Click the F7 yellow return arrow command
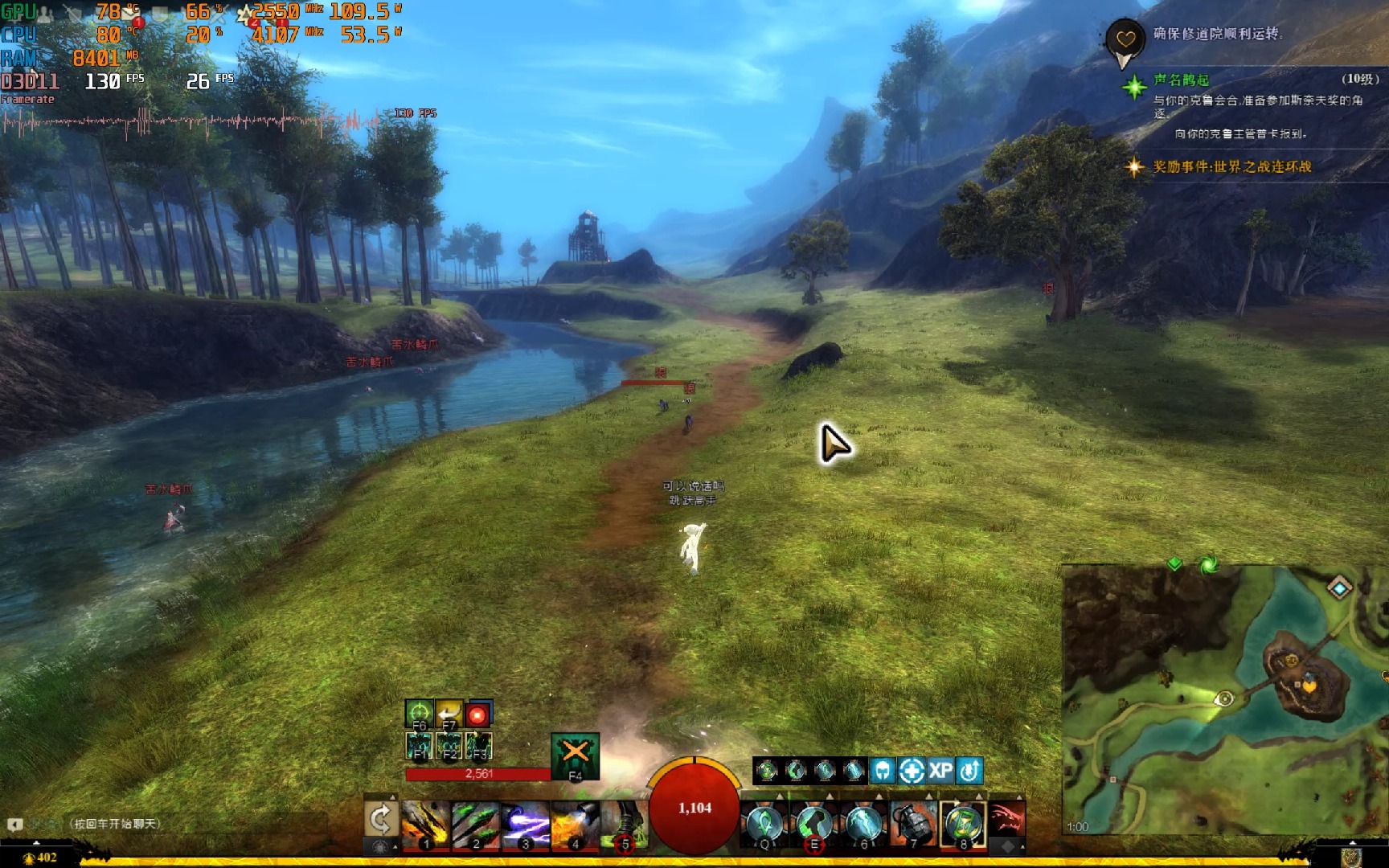Viewport: 1389px width, 868px height. click(449, 714)
